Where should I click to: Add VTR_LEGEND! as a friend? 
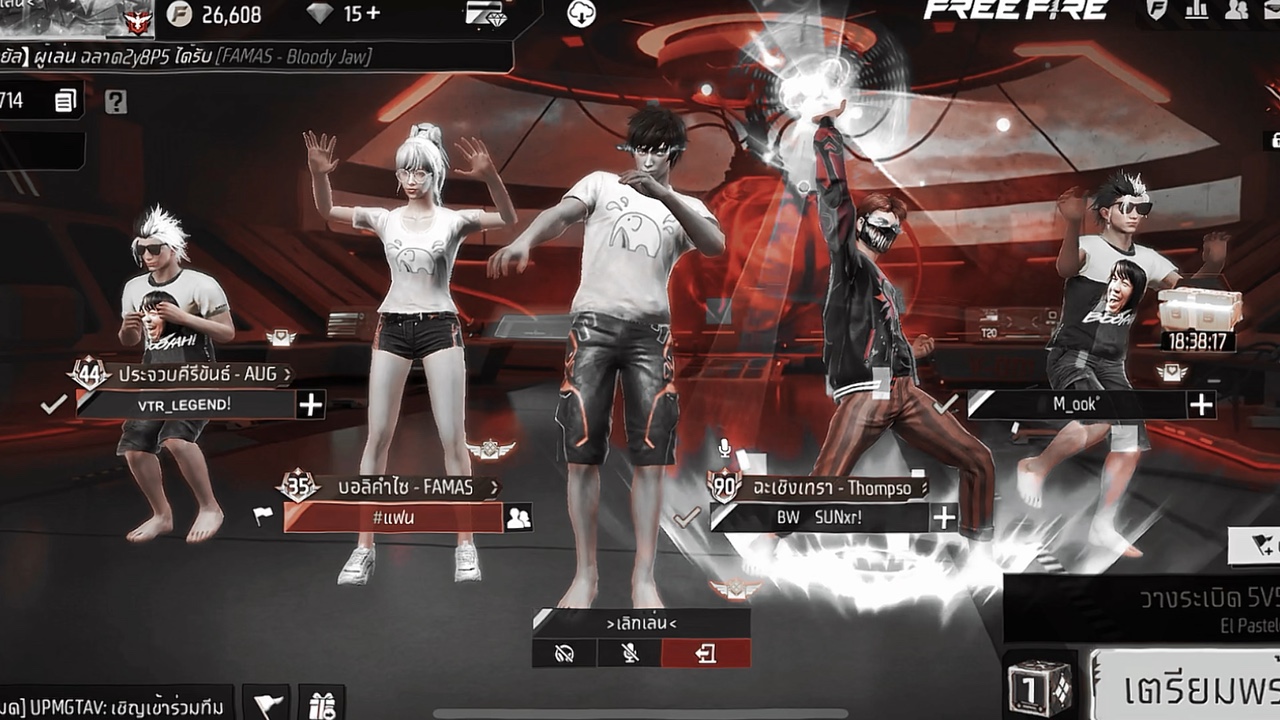[311, 404]
